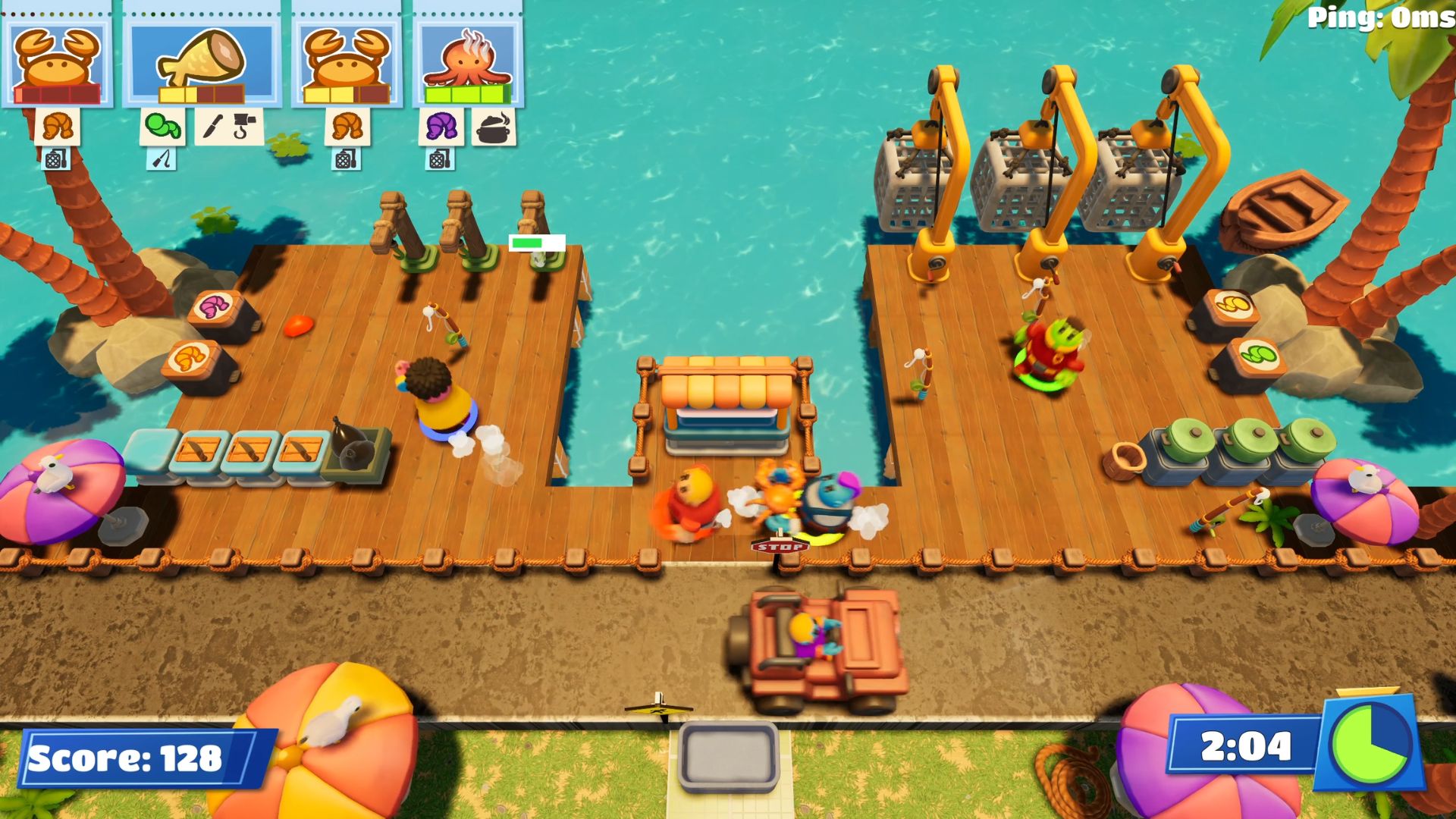
Task: Click the fishing rod icon below the fish order
Action: (x=162, y=159)
